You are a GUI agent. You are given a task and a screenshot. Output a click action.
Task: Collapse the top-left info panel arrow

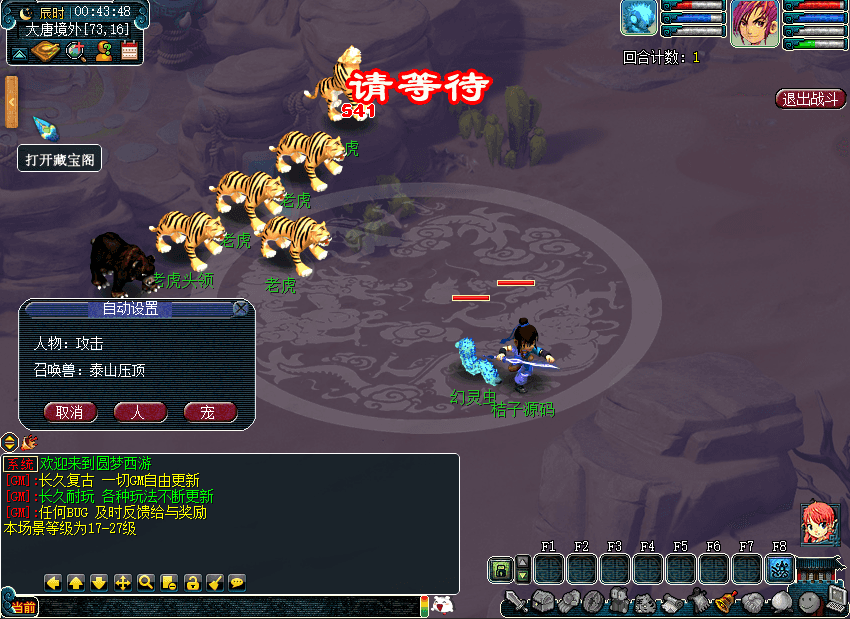pyautogui.click(x=20, y=51)
